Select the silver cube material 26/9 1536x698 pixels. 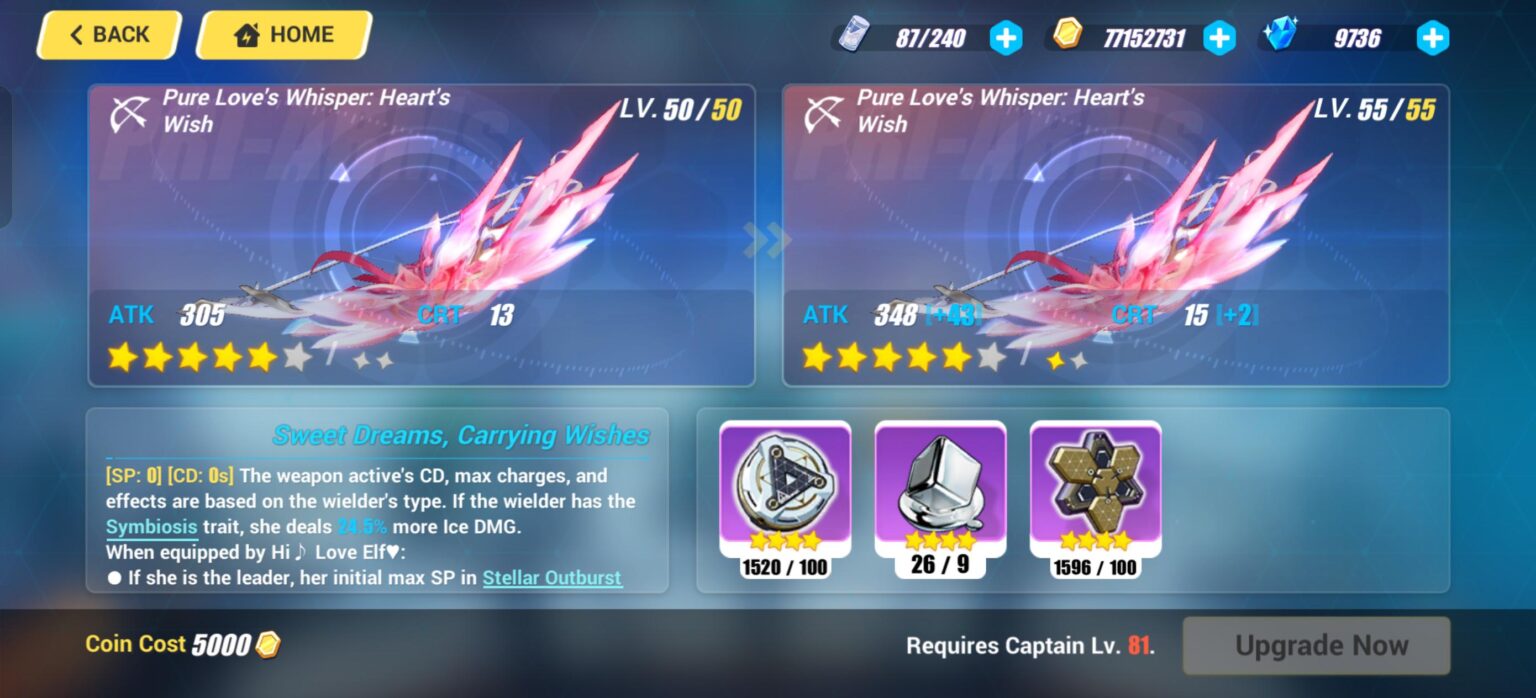pos(940,490)
